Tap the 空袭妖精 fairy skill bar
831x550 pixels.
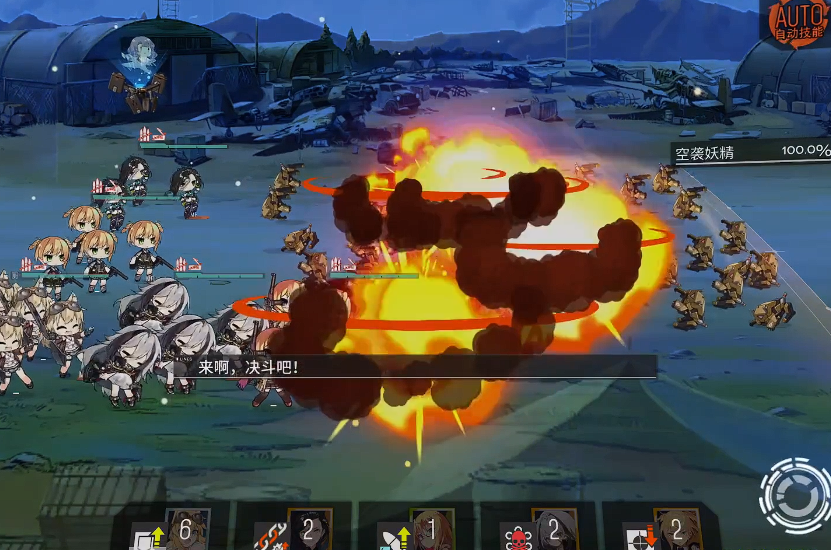[x=750, y=151]
